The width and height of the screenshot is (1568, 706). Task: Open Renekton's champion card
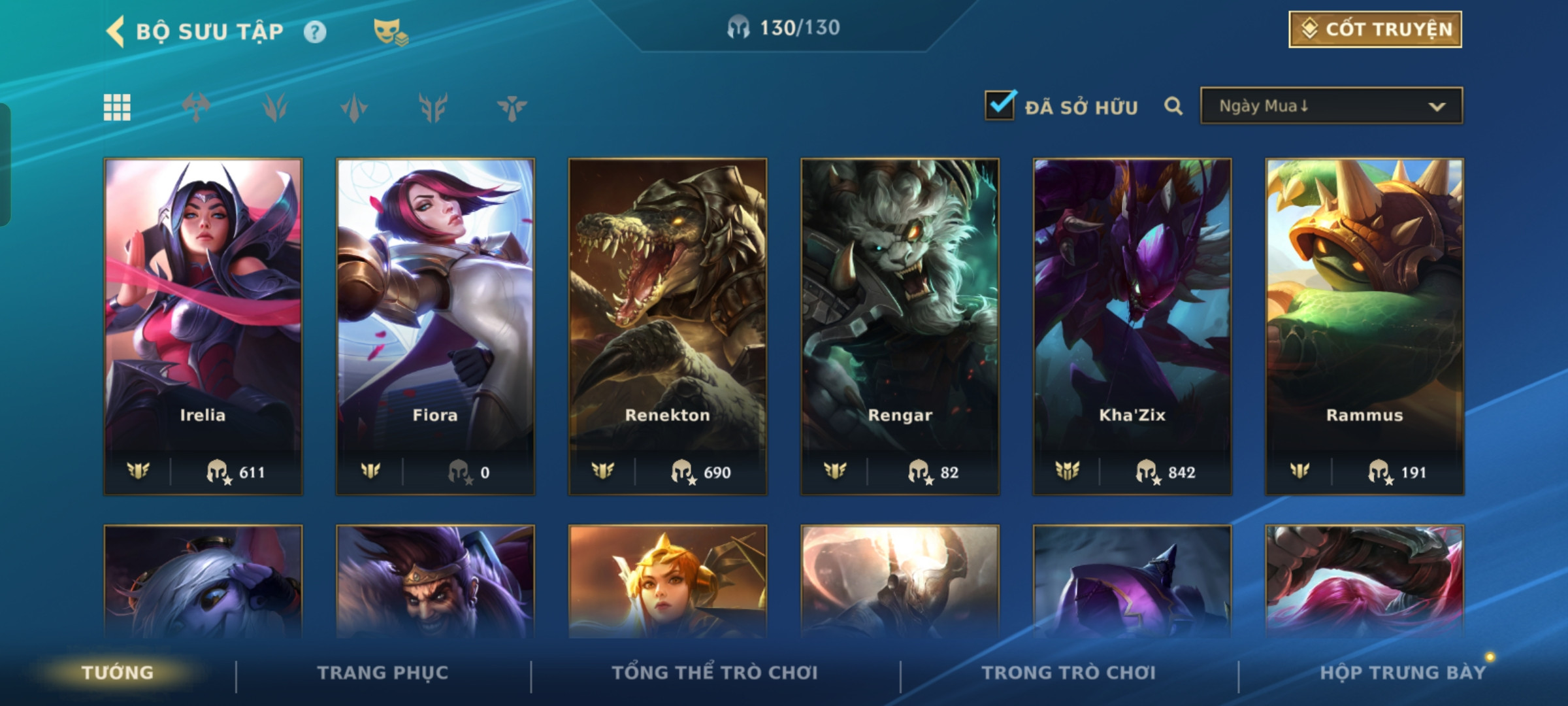(667, 326)
